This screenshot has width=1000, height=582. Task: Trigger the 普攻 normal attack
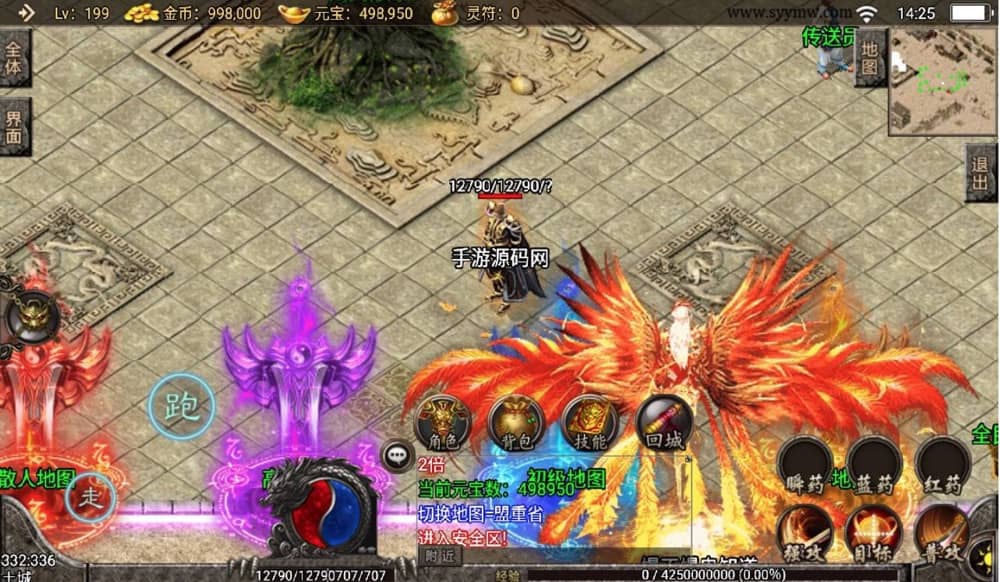942,531
